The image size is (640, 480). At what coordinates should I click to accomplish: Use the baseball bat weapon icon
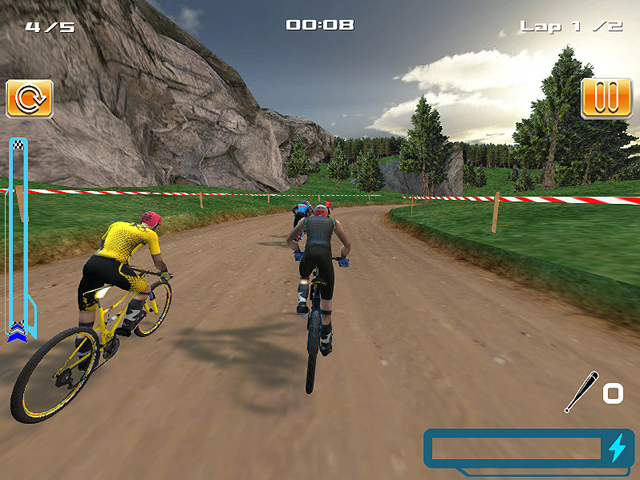click(x=581, y=392)
